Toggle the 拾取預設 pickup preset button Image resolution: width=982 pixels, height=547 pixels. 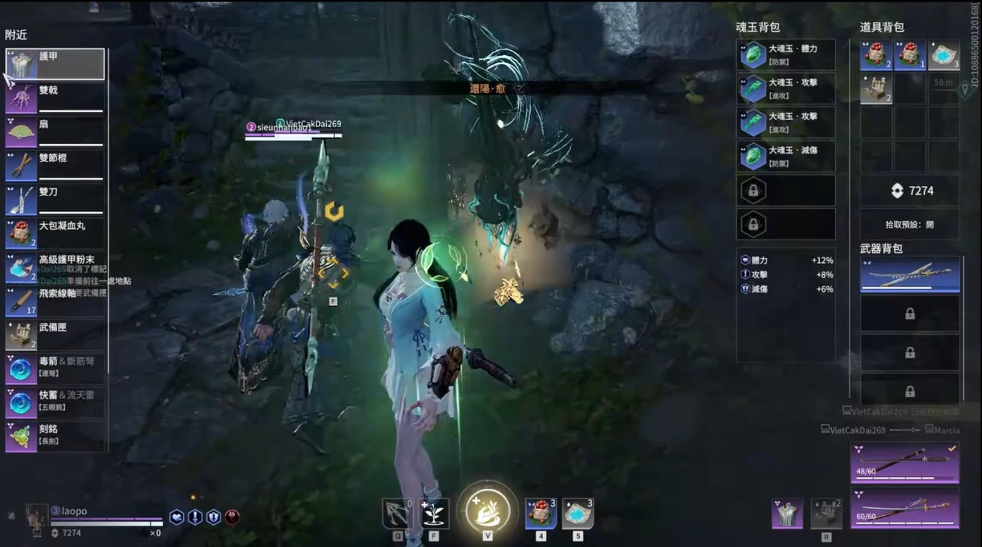pyautogui.click(x=909, y=225)
